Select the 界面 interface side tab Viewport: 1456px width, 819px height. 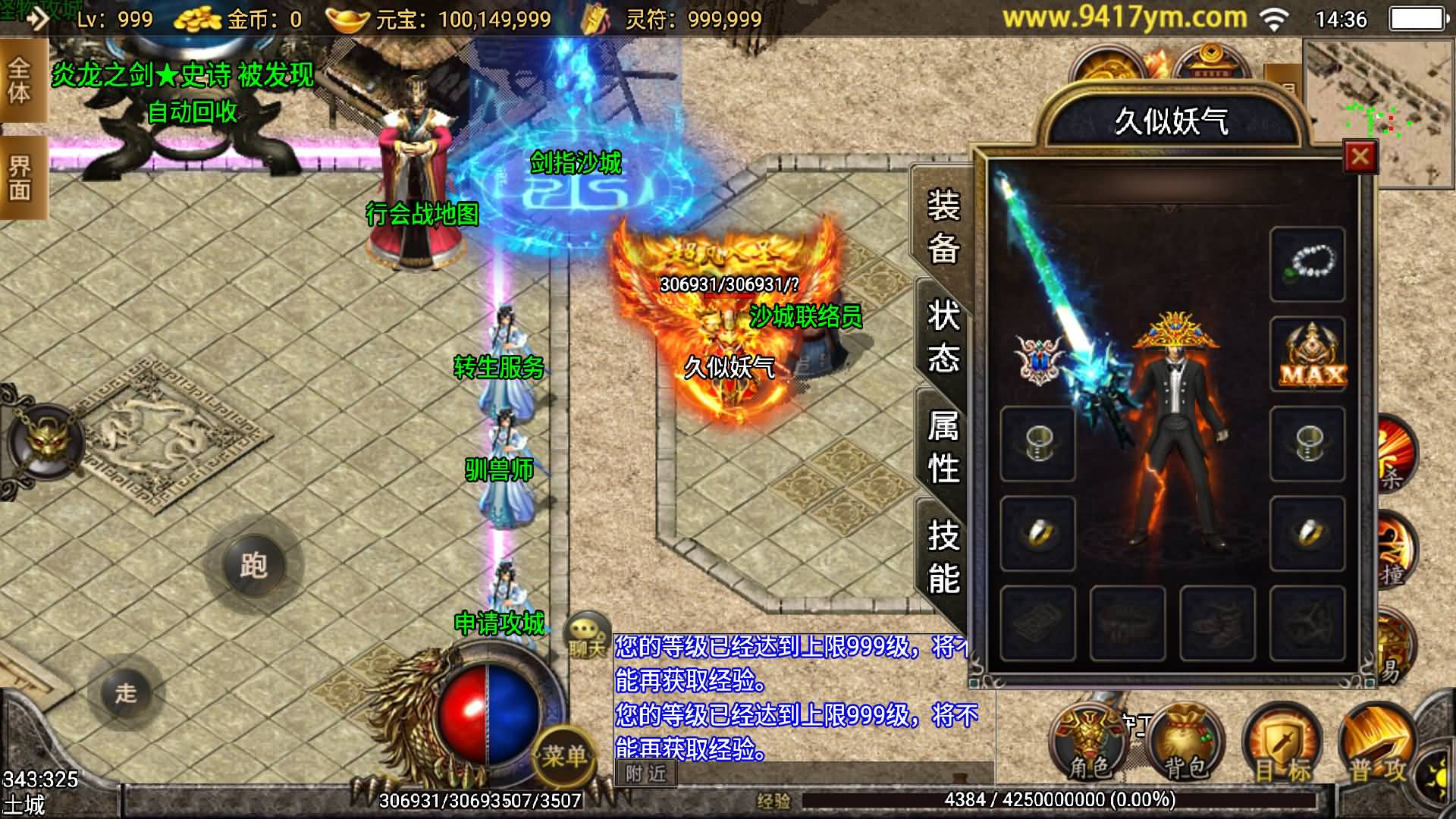[x=20, y=177]
